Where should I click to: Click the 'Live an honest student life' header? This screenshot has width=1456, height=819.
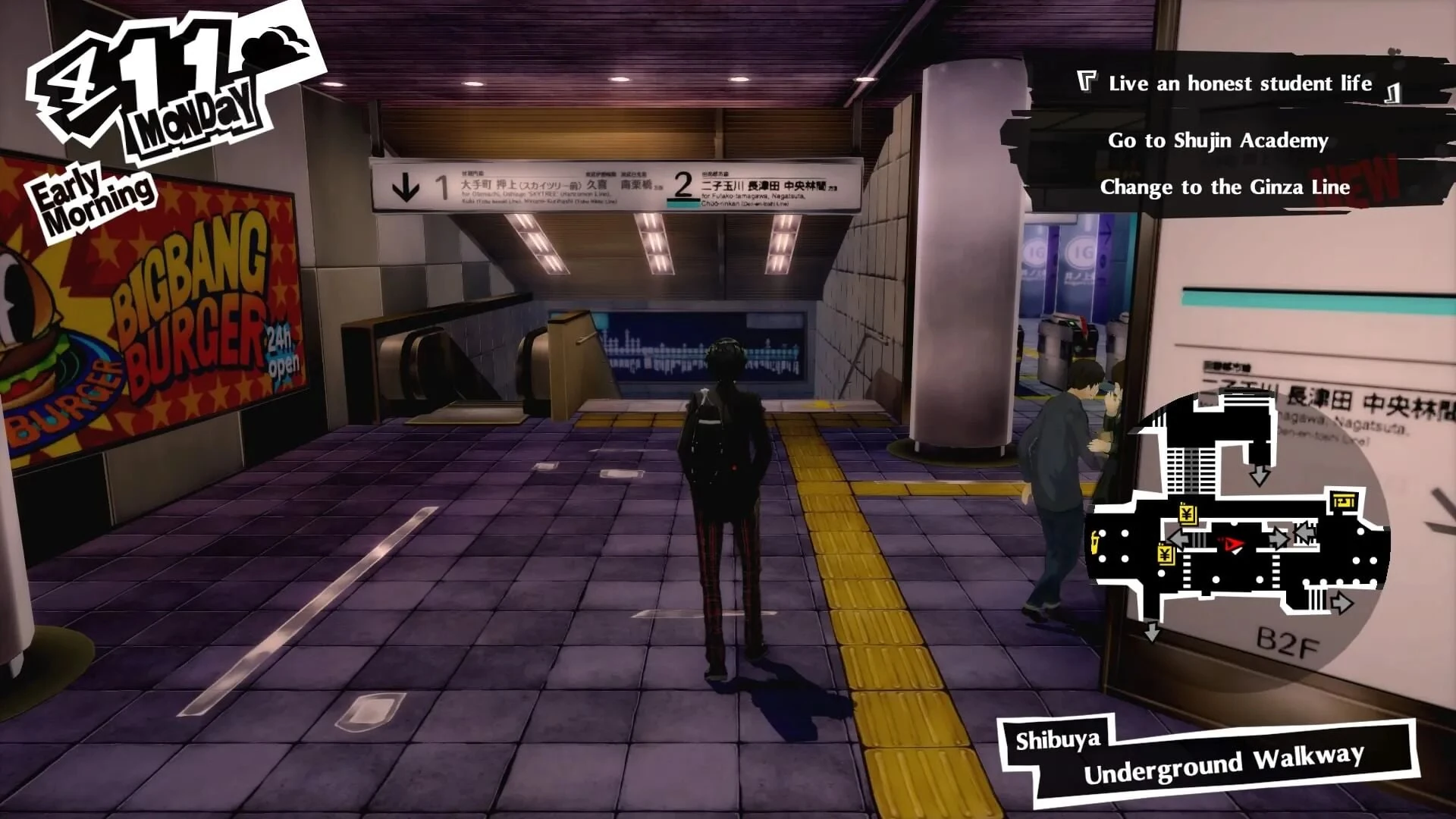tap(1239, 83)
